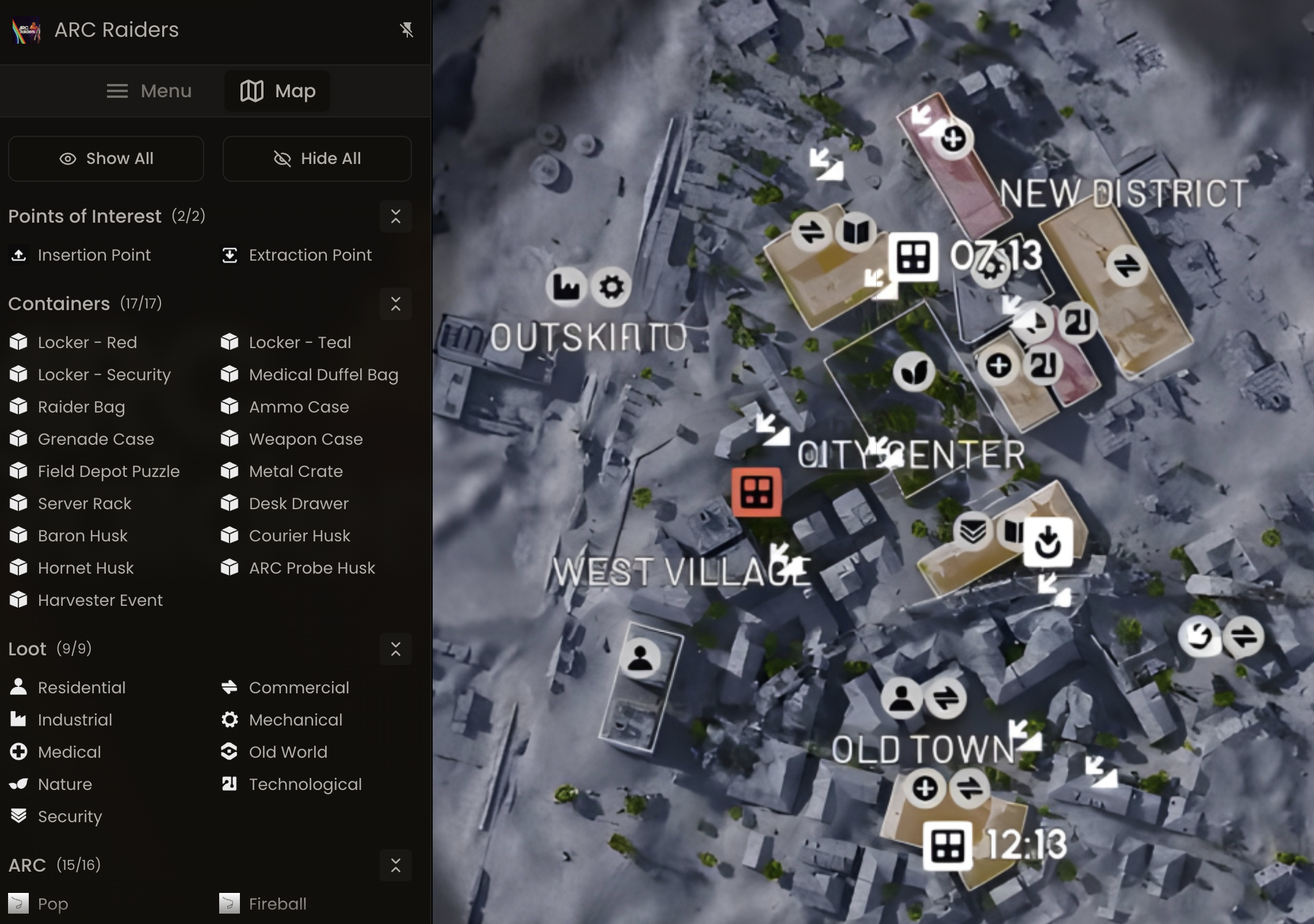Click the red field depot marker near City Center
Image resolution: width=1314 pixels, height=924 pixels.
pos(757,492)
